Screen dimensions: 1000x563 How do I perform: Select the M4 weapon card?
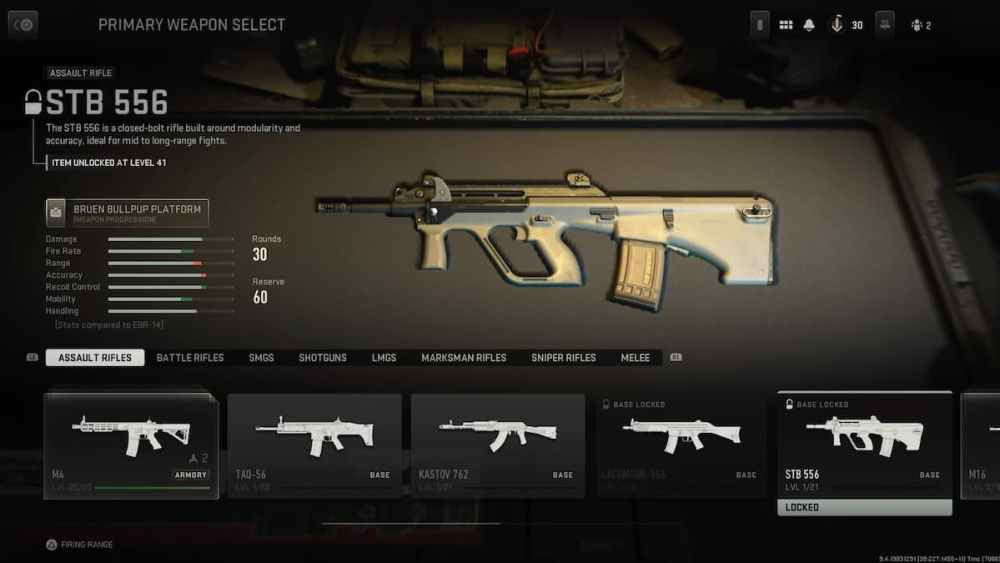coord(131,445)
